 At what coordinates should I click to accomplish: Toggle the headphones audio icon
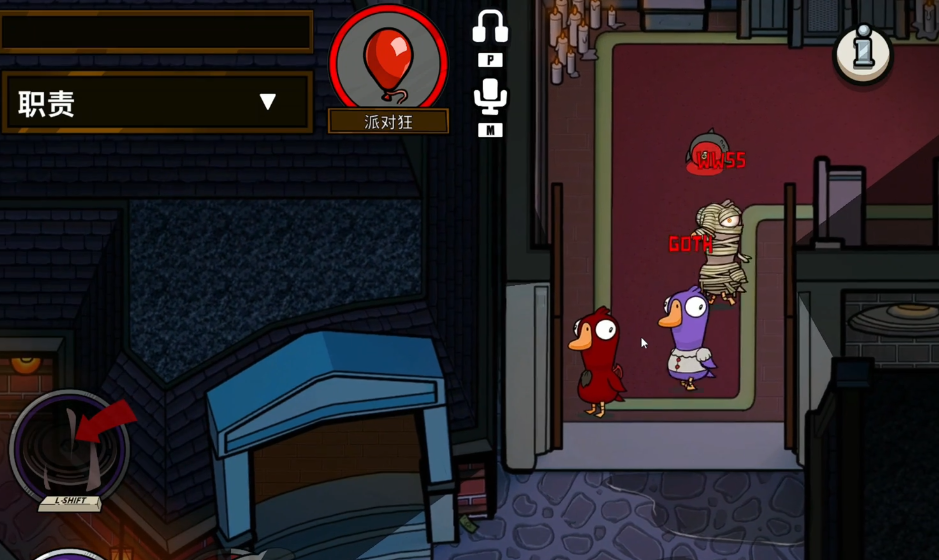click(x=490, y=28)
